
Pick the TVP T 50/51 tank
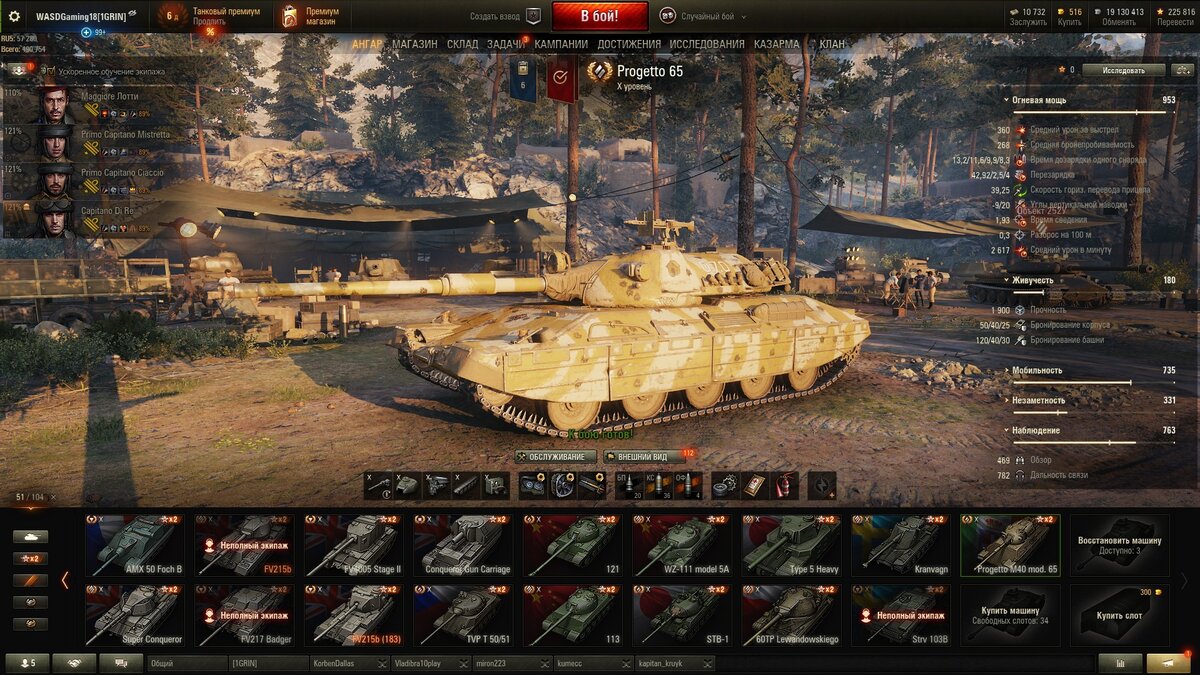462,615
